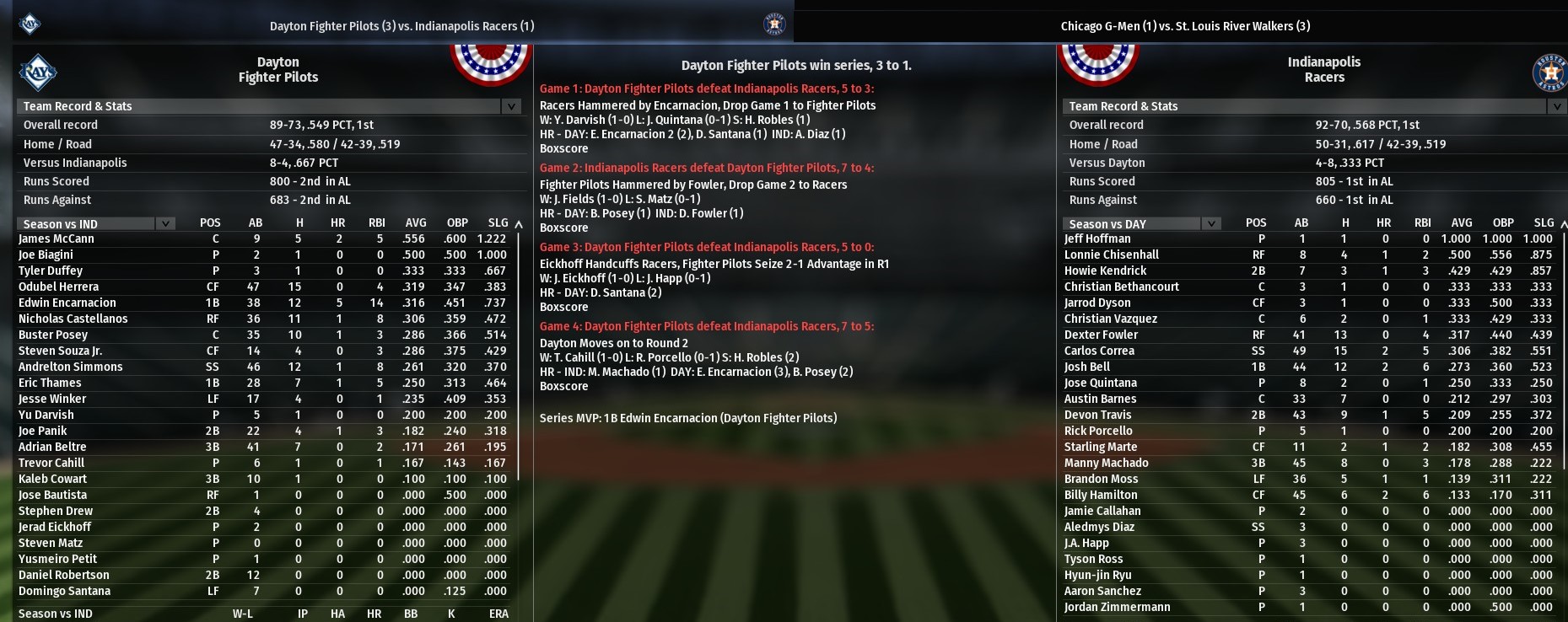Open the Game 3 headline link
The width and height of the screenshot is (1568, 622).
point(707,247)
